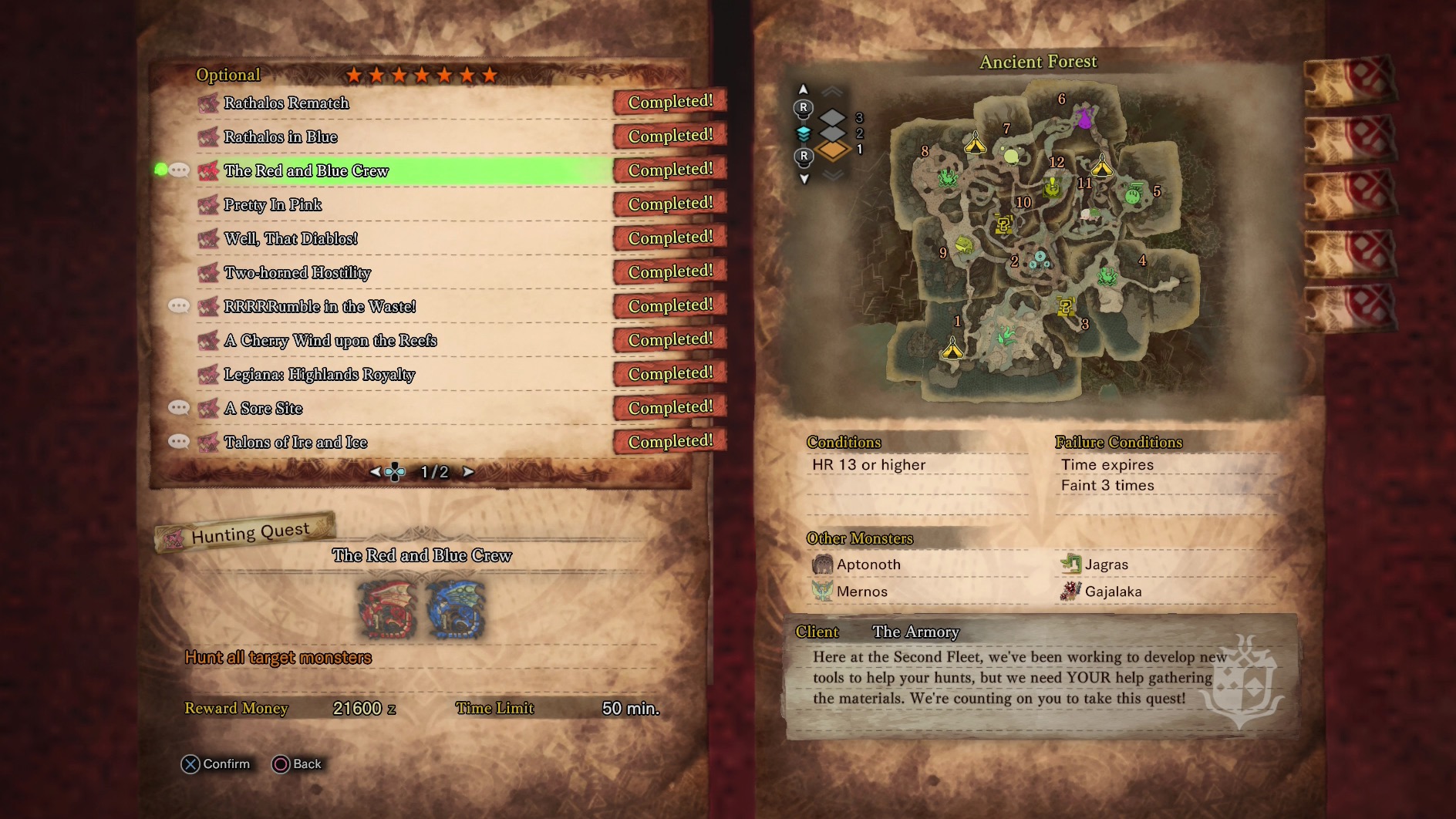The width and height of the screenshot is (1456, 819).
Task: Move map layer selector down
Action: coord(804,179)
